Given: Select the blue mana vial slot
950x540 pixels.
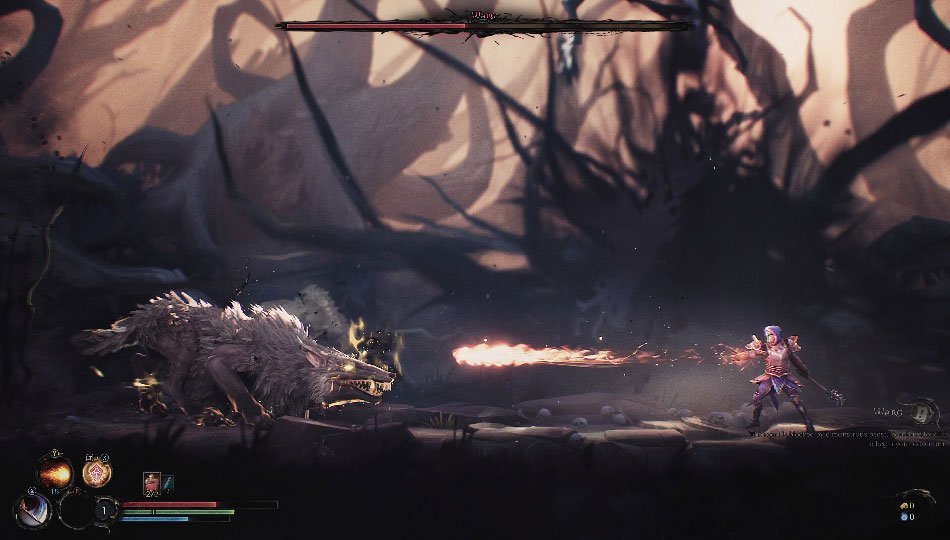Looking at the screenshot, I should coord(169,483).
